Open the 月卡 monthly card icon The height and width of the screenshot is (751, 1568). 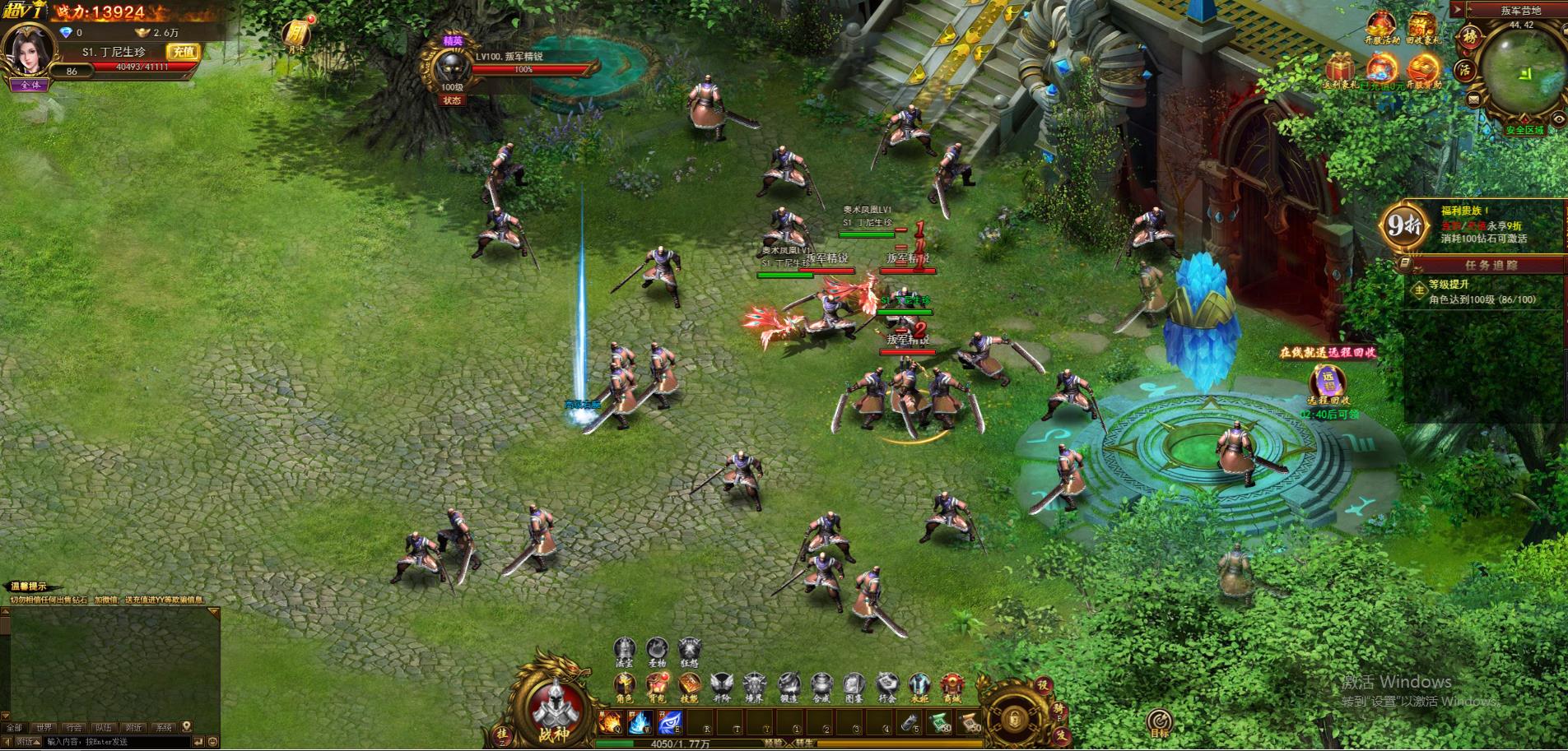pyautogui.click(x=295, y=34)
